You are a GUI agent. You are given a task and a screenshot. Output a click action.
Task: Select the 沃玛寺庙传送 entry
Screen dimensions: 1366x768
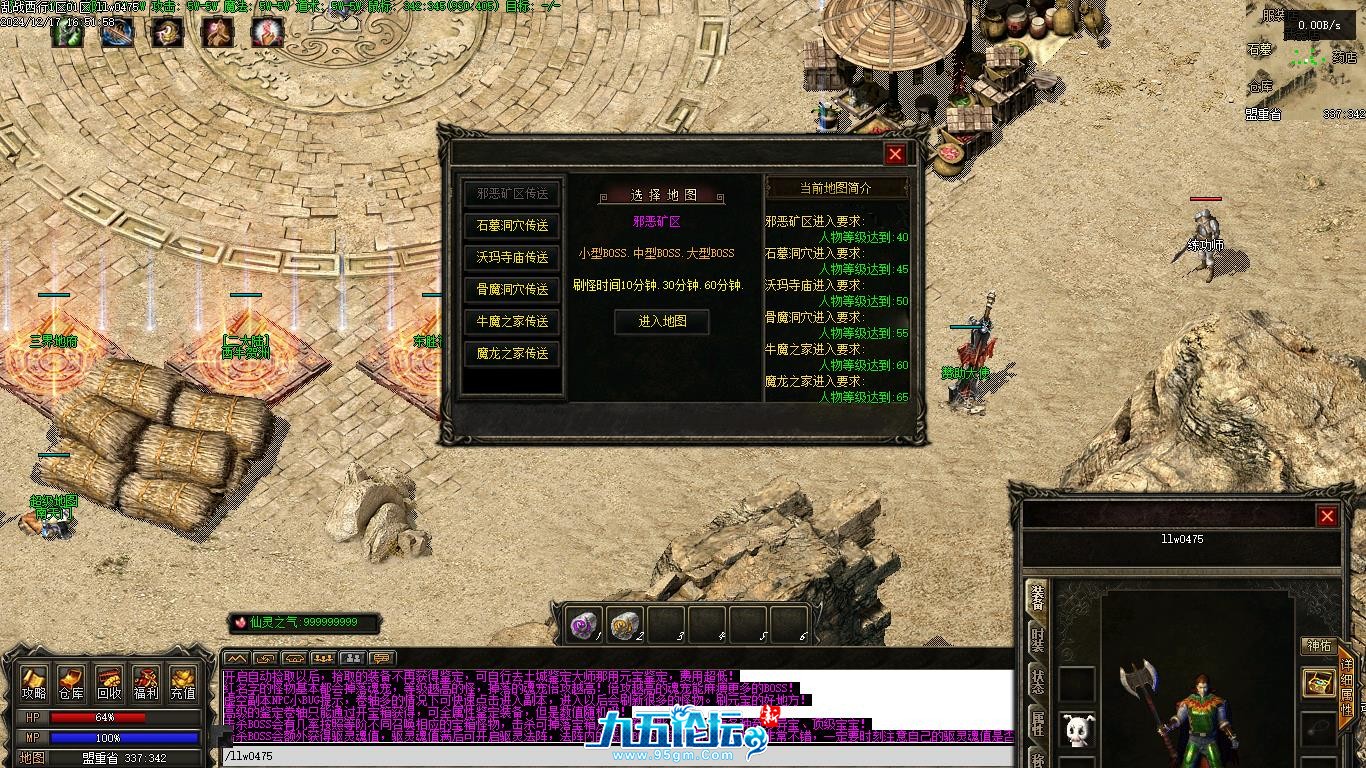(x=512, y=258)
